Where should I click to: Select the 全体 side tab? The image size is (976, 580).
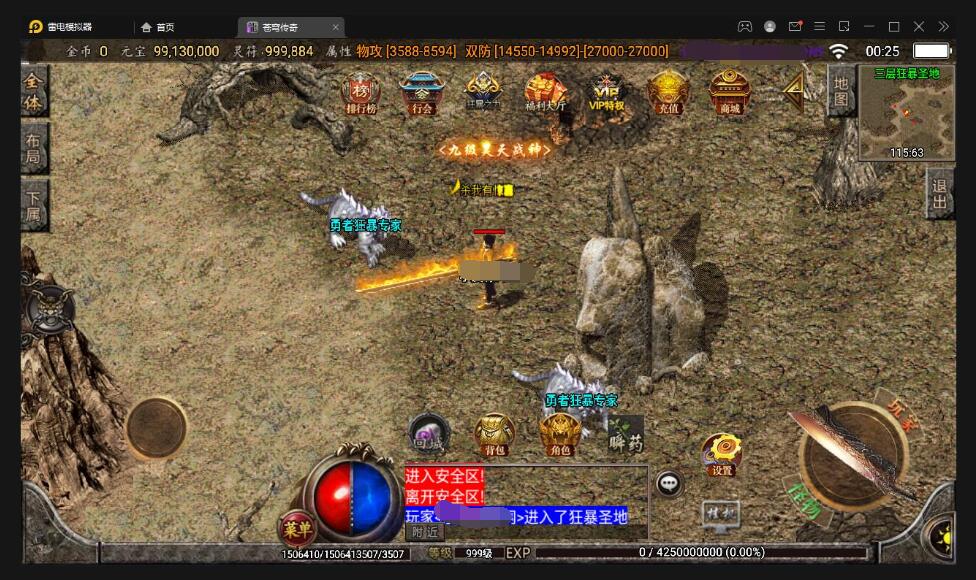click(34, 91)
